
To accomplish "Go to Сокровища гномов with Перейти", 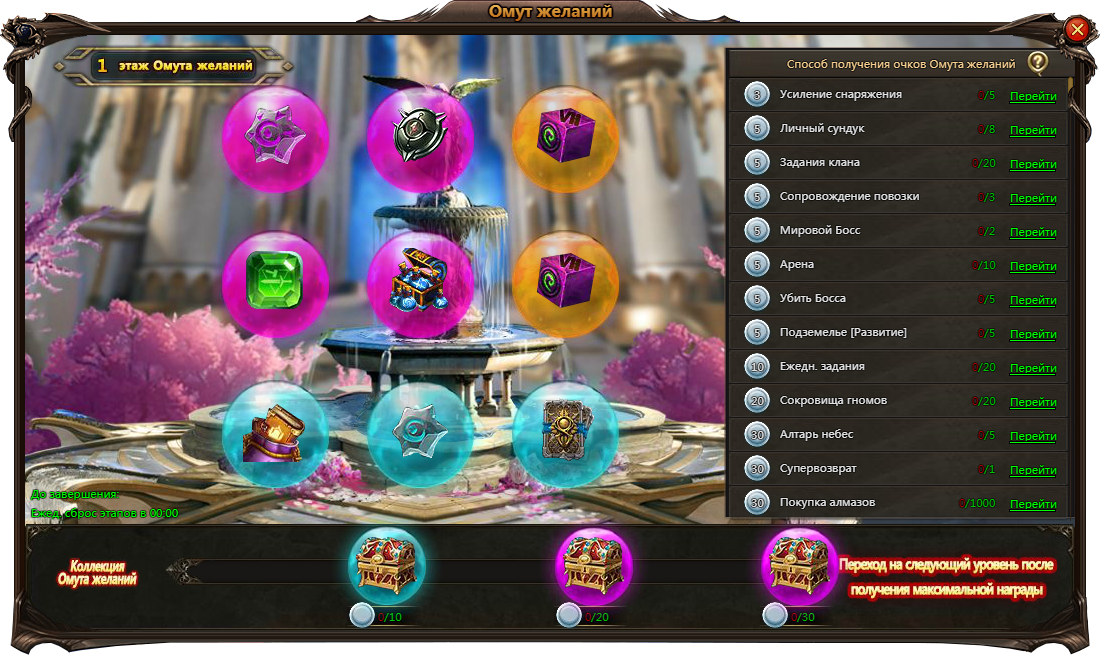I will (x=1033, y=403).
